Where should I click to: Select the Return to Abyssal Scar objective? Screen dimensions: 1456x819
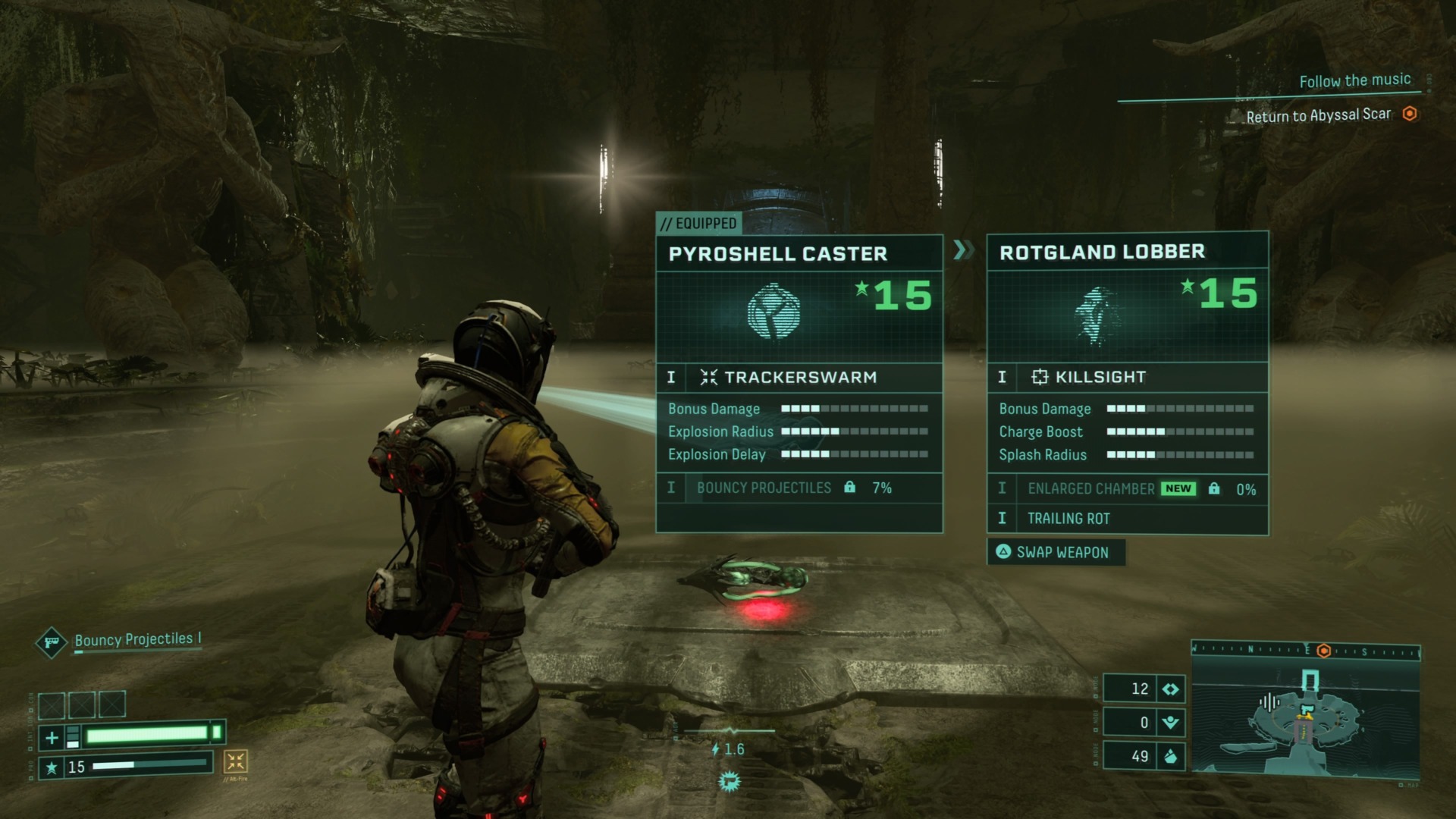coord(1319,115)
